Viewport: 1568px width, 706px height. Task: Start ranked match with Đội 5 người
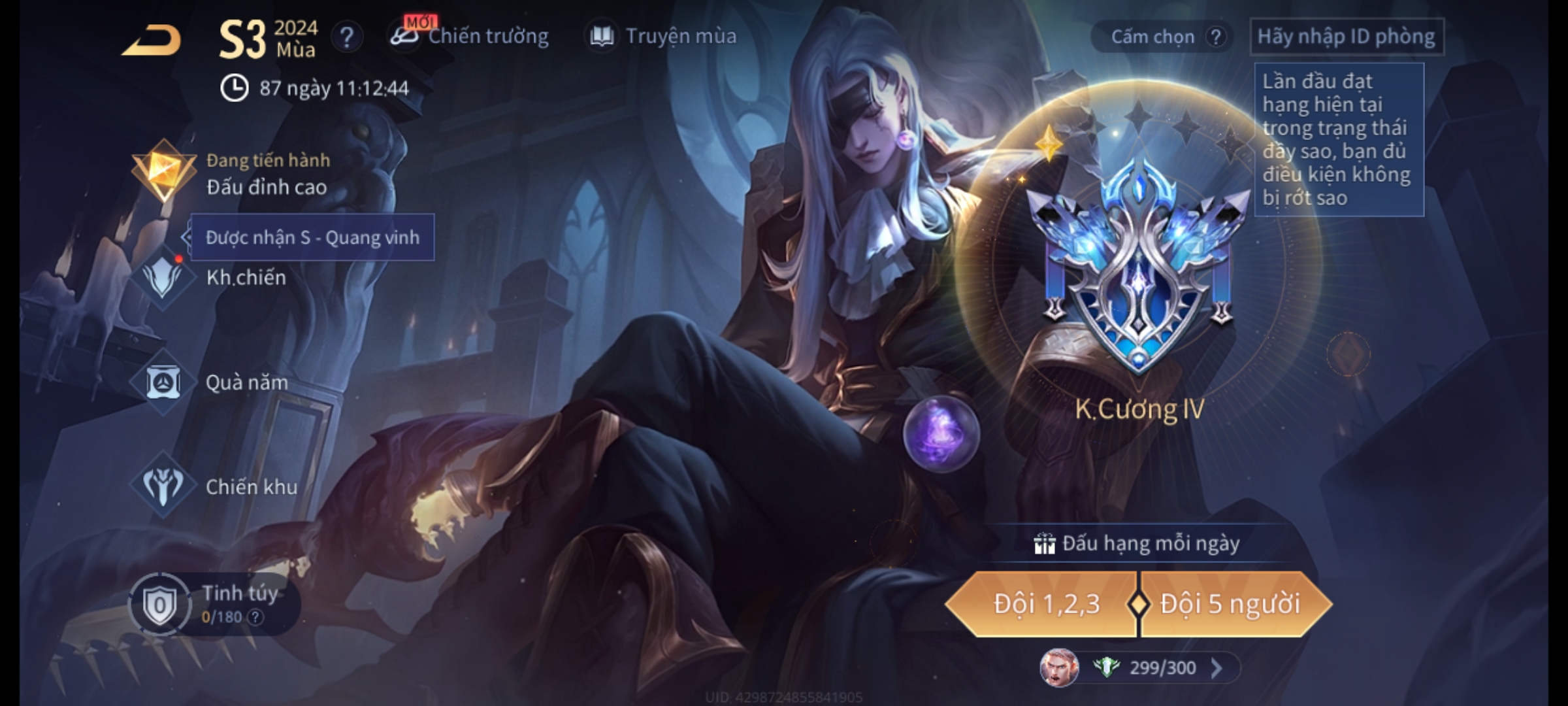coord(1230,604)
